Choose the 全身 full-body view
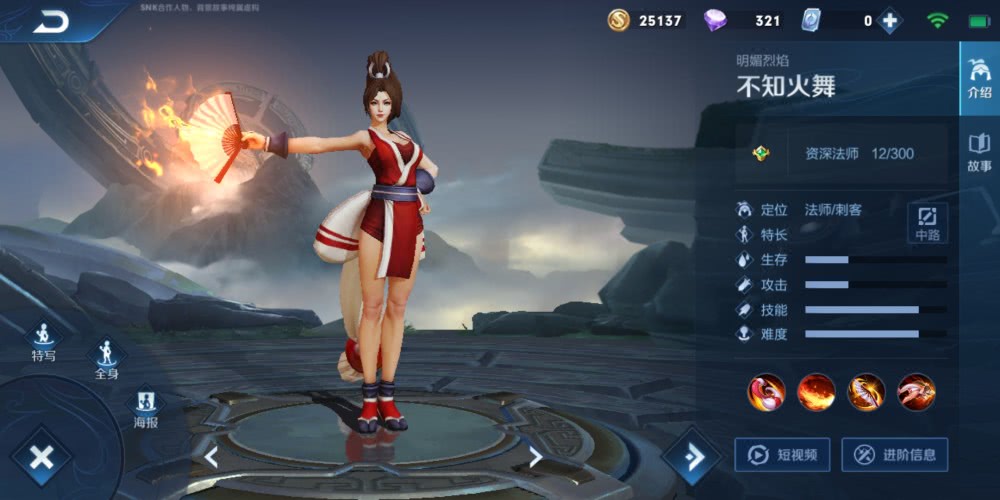The image size is (1000, 500). [106, 358]
